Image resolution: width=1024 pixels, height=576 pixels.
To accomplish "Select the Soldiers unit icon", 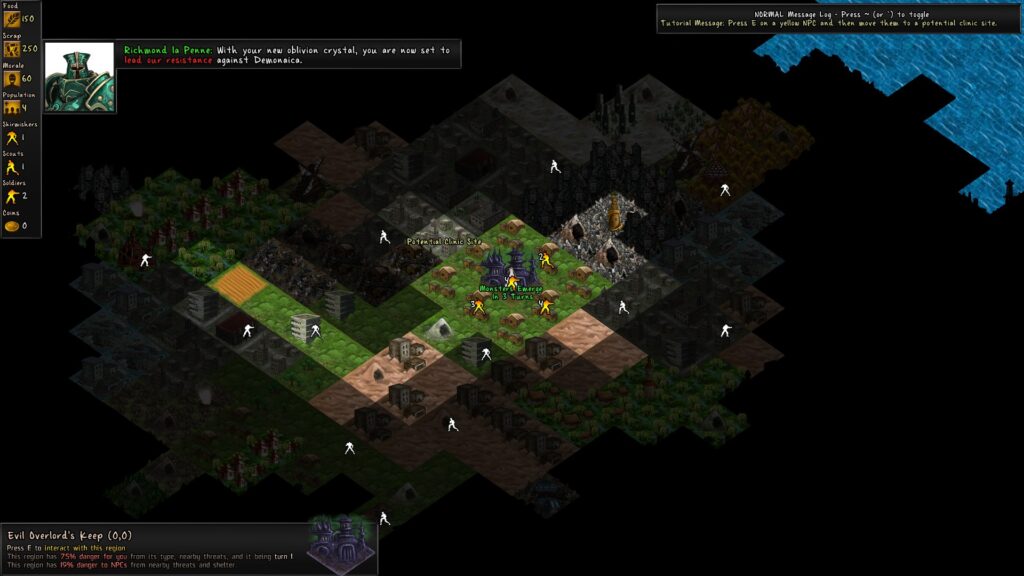I will (11, 196).
